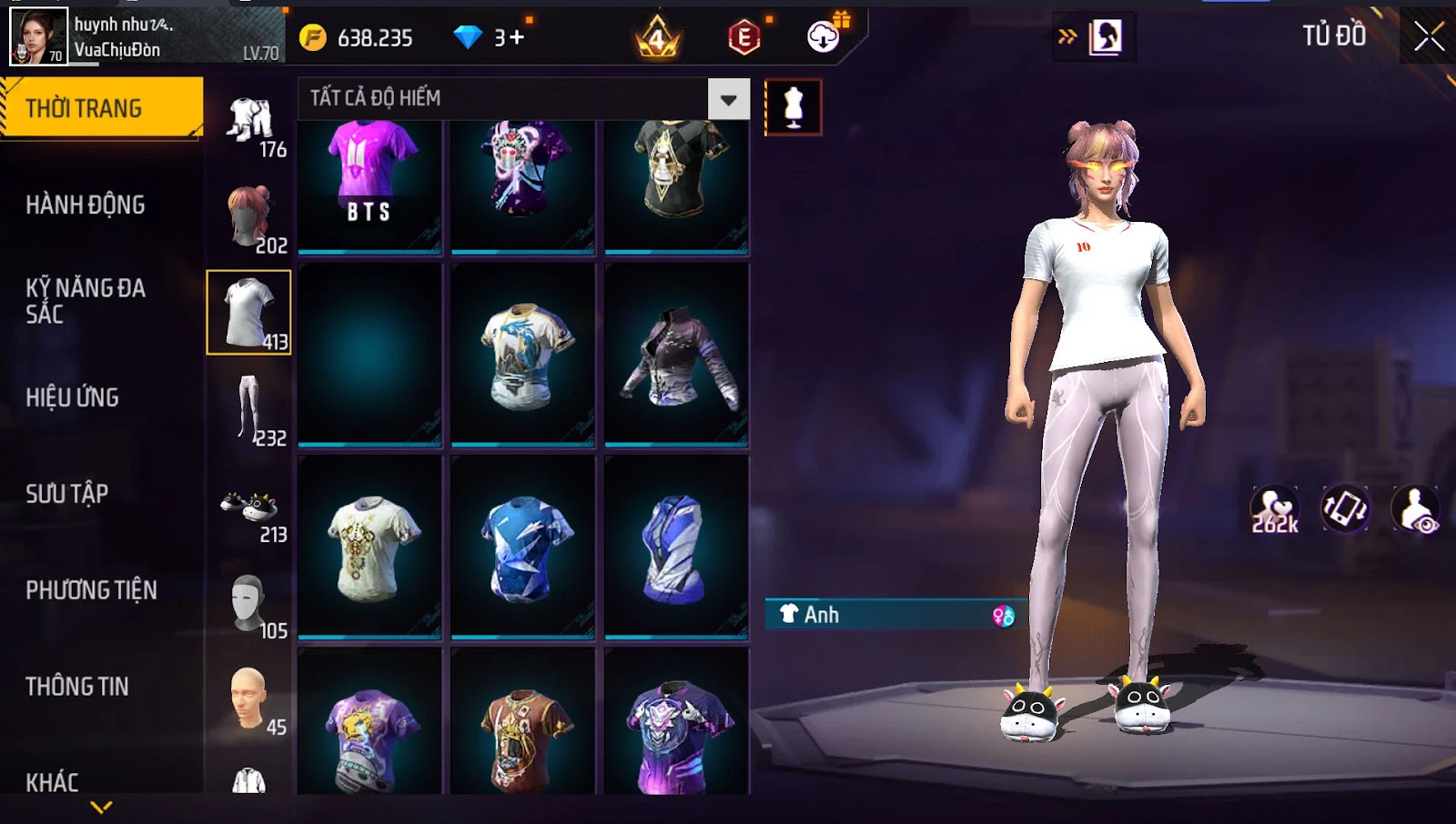Image resolution: width=1456 pixels, height=824 pixels.
Task: Add diamonds with the plus button
Action: click(x=517, y=37)
